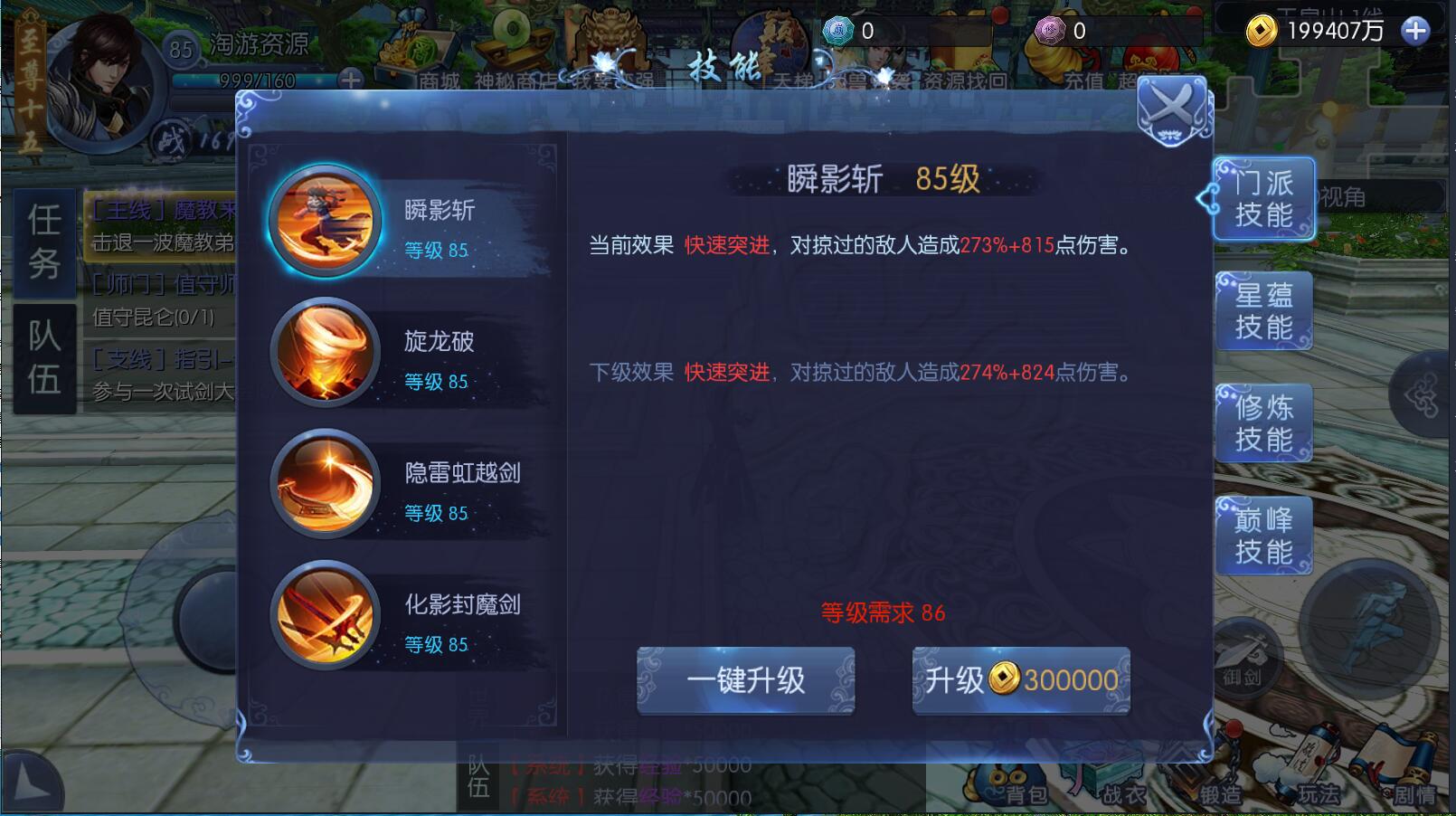1456x816 pixels.
Task: Switch to the 巅峰技能 tab
Action: (1263, 535)
